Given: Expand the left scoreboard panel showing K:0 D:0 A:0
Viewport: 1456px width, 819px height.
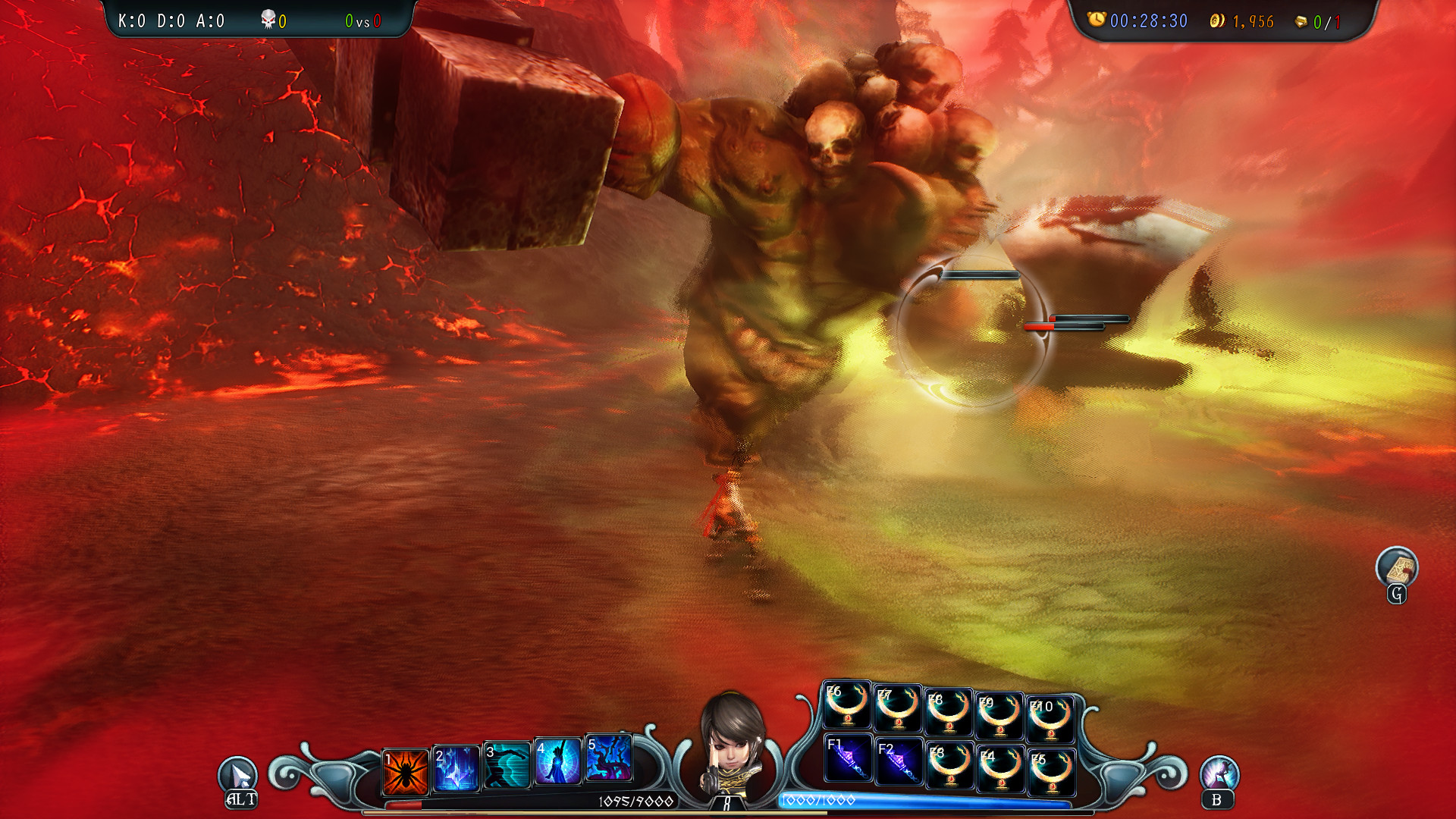Looking at the screenshot, I should click(168, 21).
